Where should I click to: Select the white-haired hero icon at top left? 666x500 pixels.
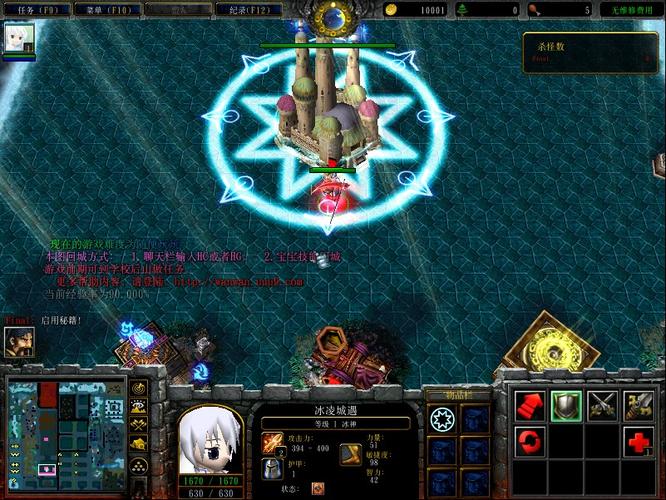20,38
